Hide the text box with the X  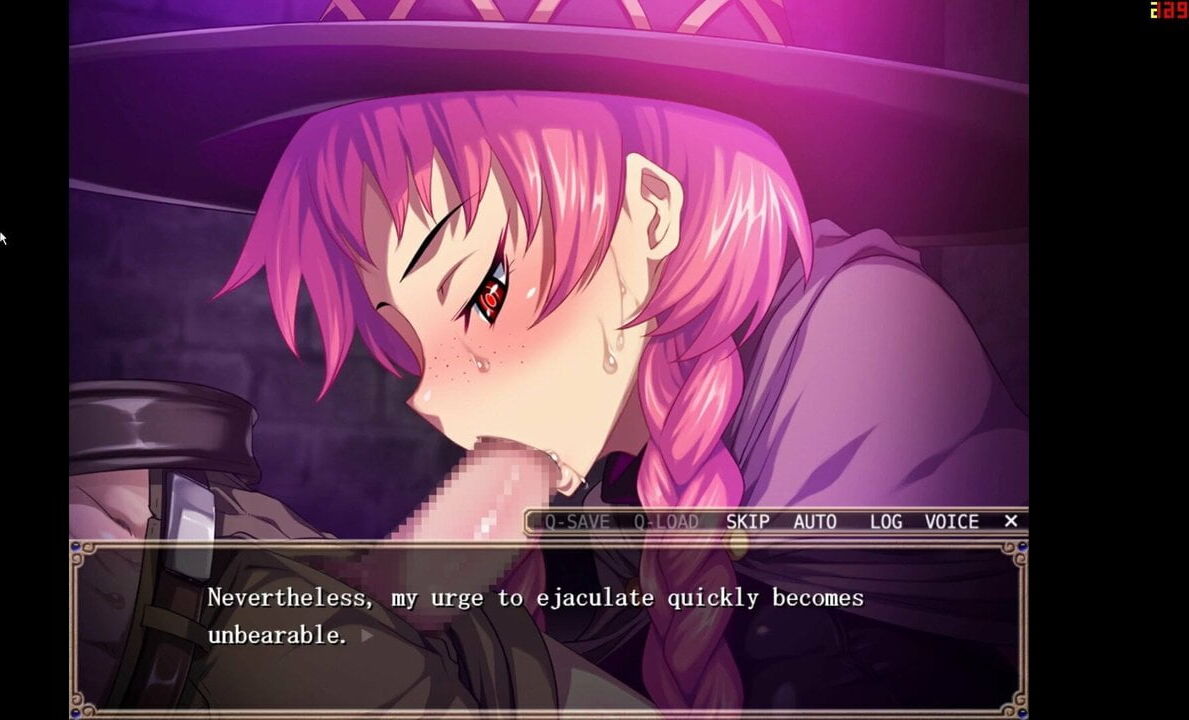(x=1011, y=521)
